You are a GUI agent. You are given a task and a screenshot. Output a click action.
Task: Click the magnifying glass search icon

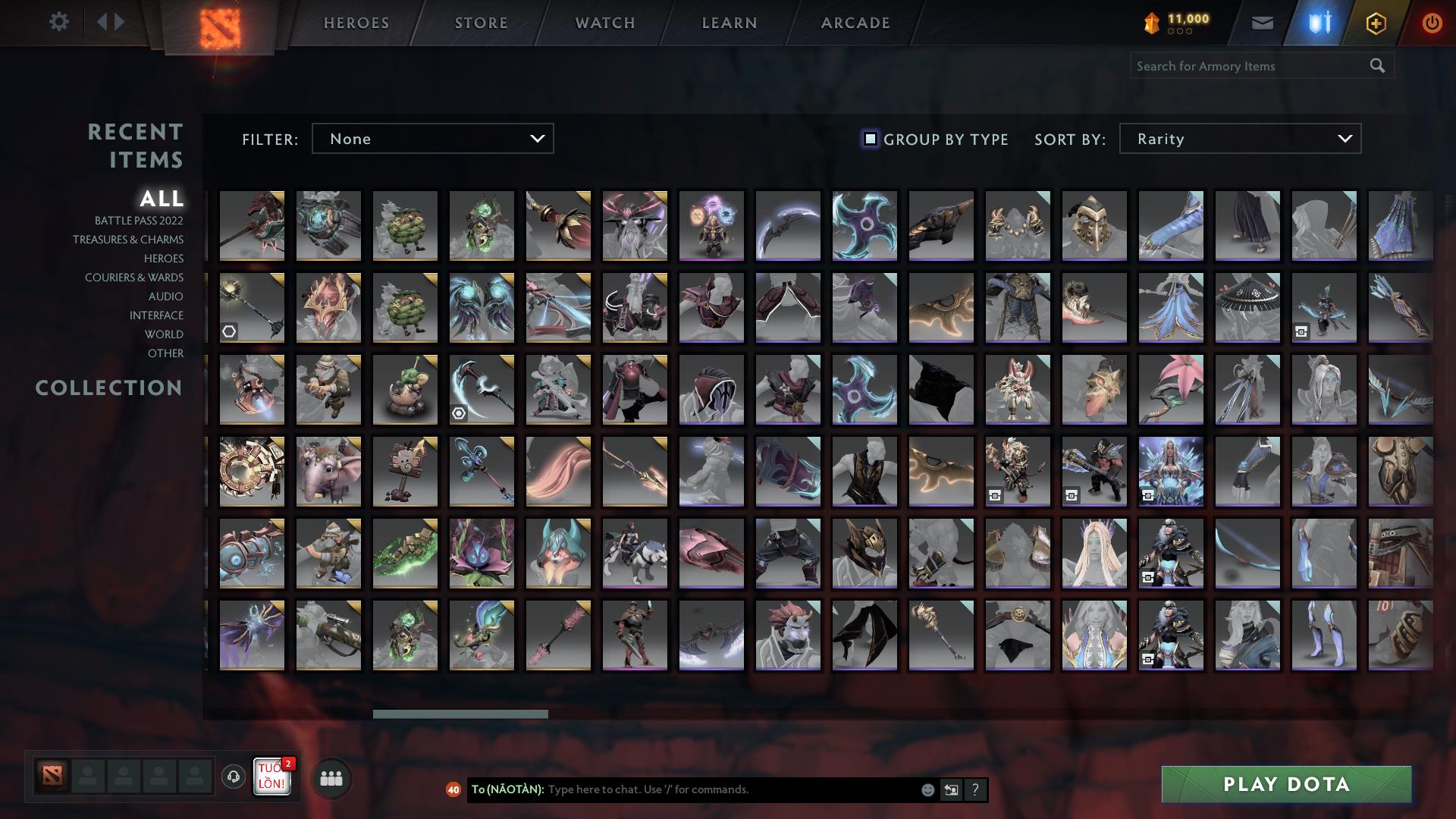point(1377,66)
